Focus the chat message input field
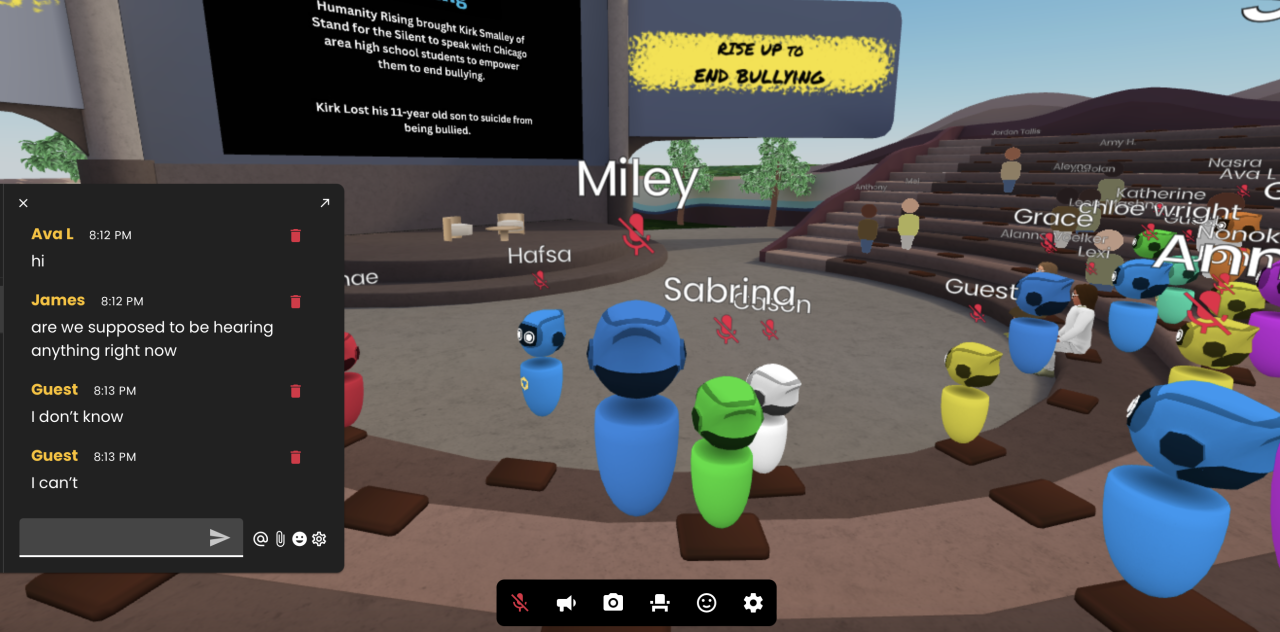 click(x=112, y=538)
